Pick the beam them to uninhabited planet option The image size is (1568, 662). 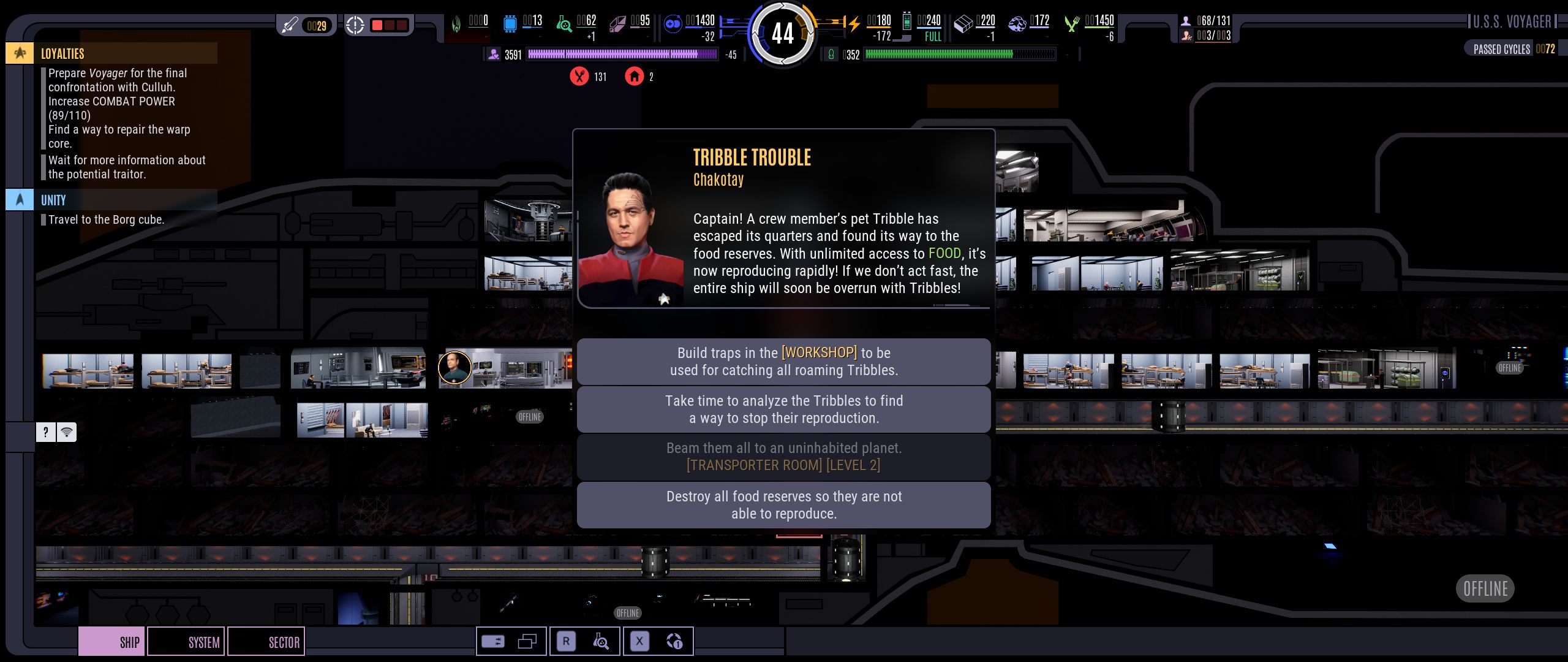tap(783, 457)
